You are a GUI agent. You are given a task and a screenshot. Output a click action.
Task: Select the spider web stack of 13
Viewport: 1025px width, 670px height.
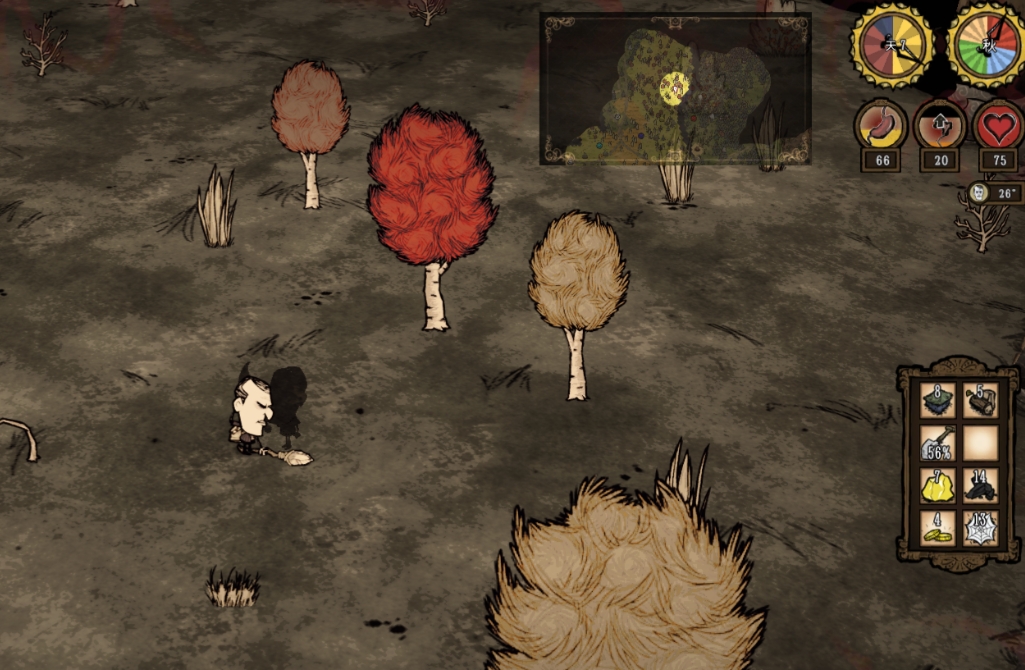980,528
